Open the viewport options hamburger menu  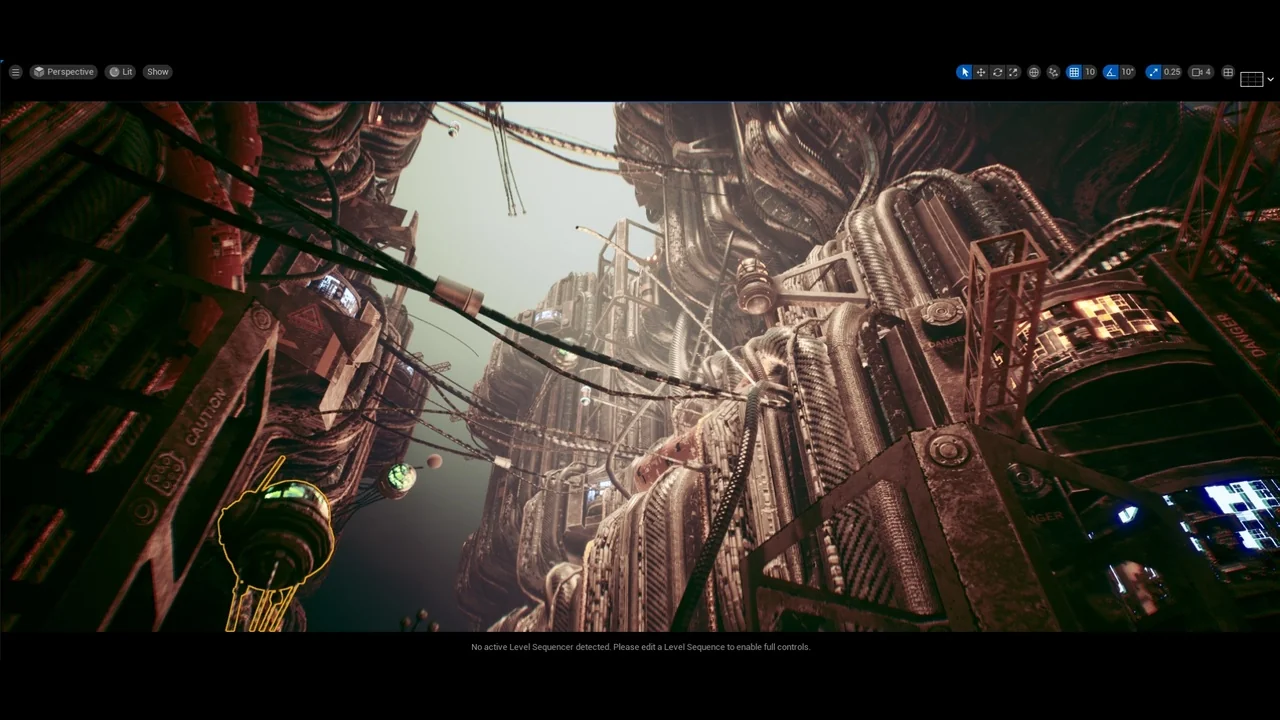click(15, 71)
